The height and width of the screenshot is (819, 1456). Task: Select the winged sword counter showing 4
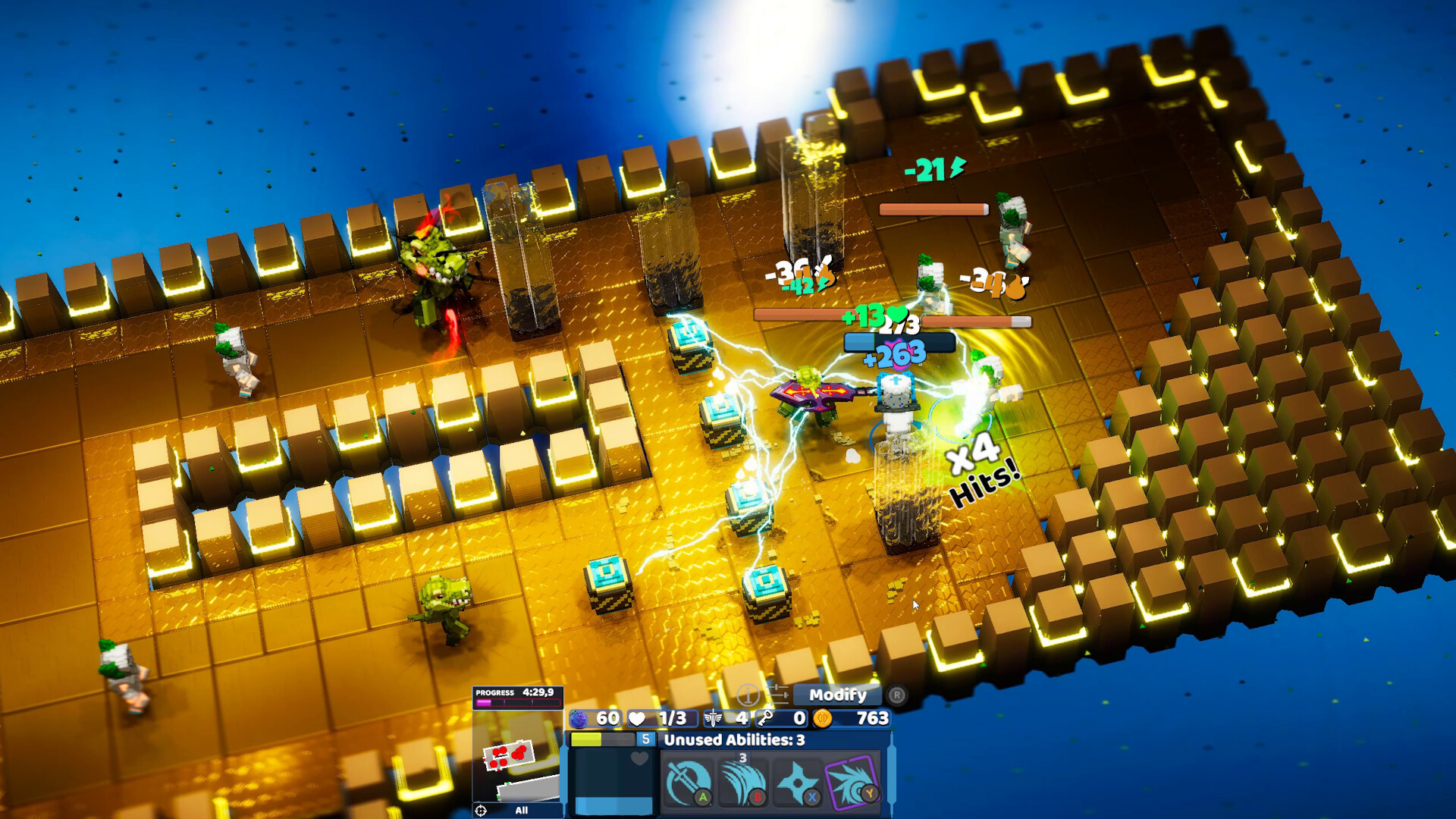(x=714, y=719)
